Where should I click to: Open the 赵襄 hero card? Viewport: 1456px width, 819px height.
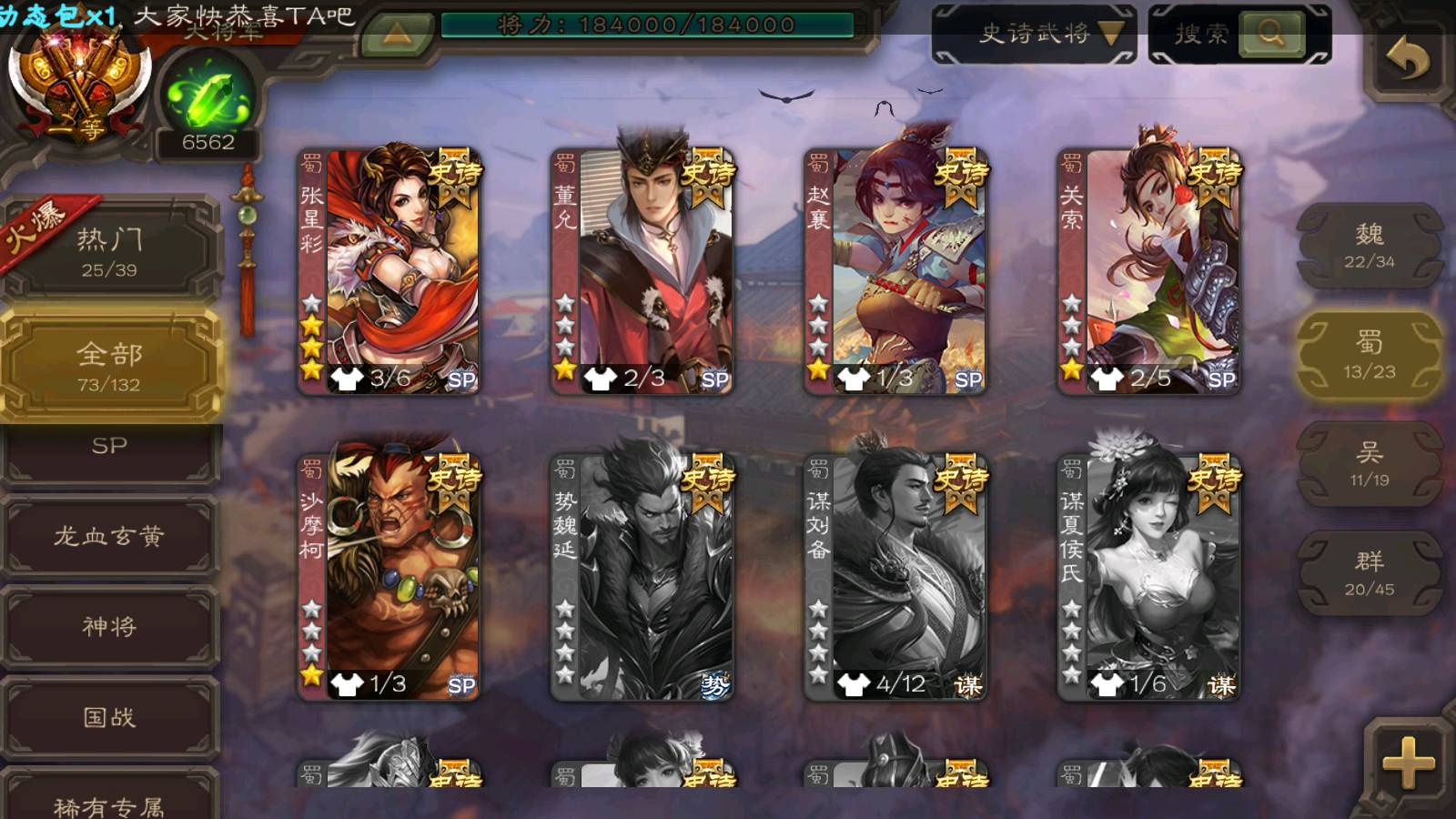pyautogui.click(x=895, y=271)
